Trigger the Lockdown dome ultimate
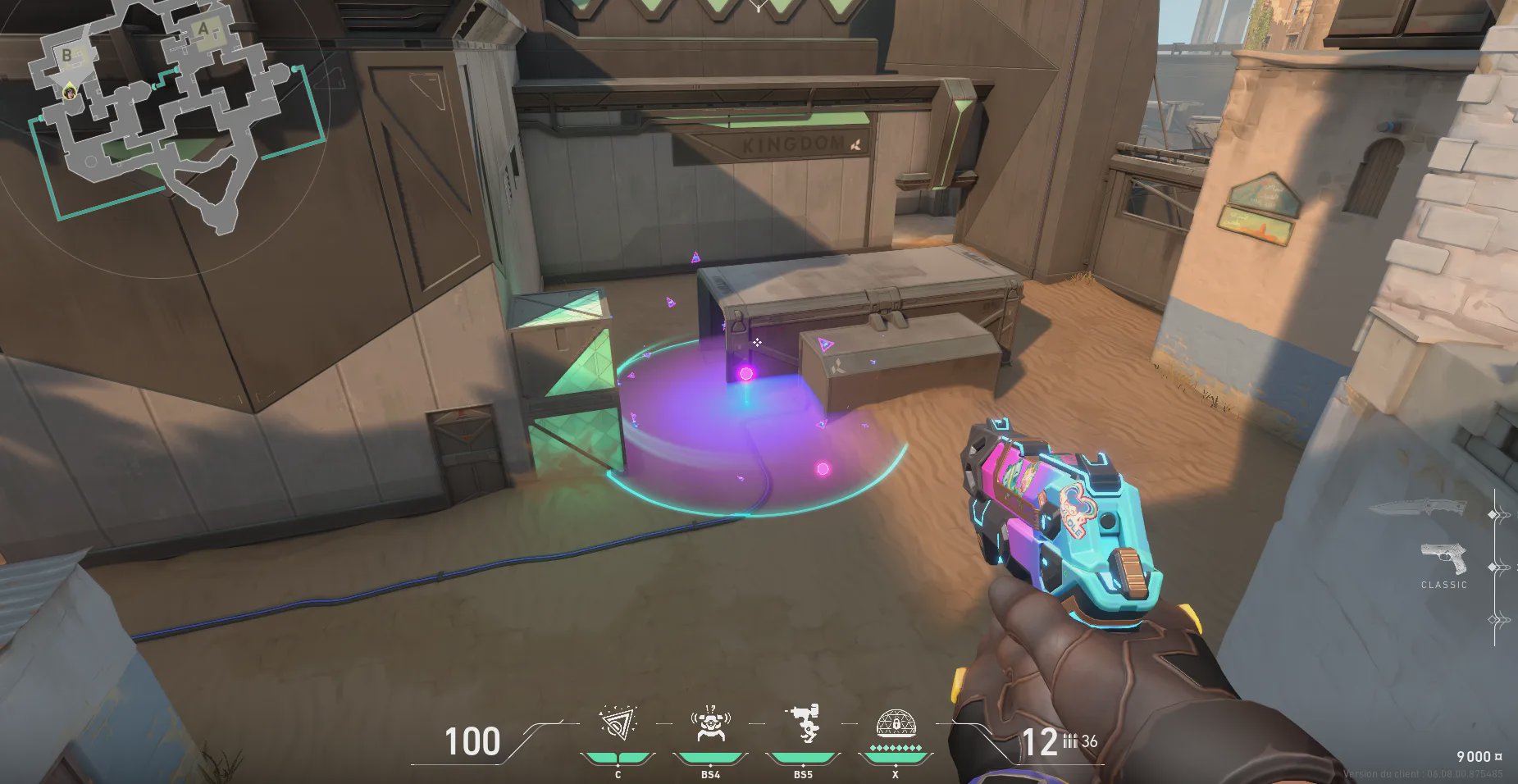 [x=896, y=725]
